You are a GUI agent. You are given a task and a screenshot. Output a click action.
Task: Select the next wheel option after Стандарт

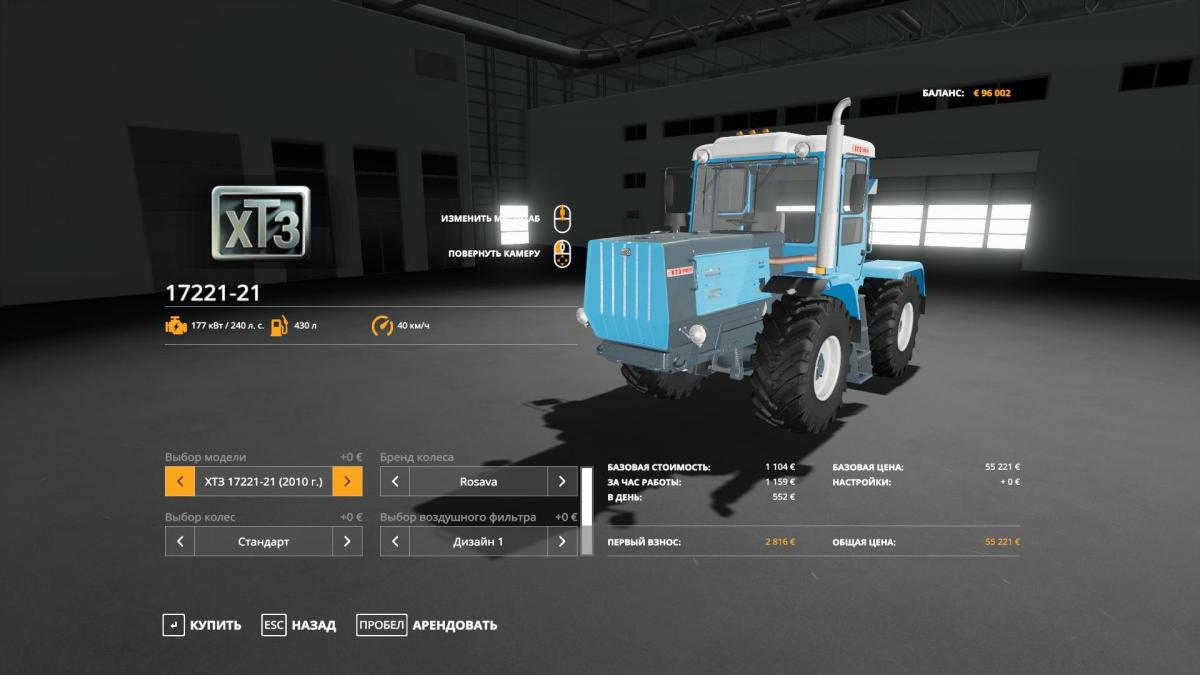pos(347,541)
